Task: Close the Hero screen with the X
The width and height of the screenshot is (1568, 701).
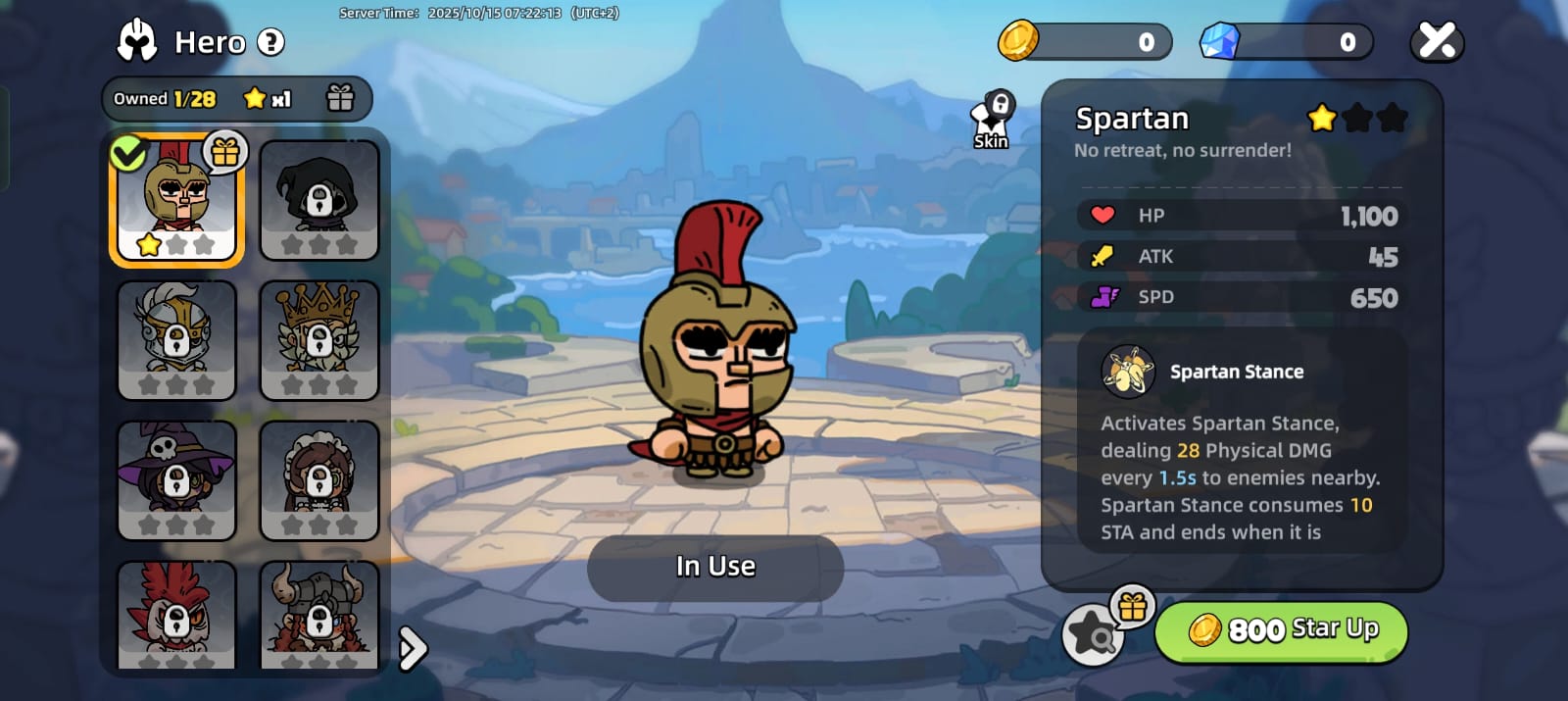Action: (x=1437, y=41)
